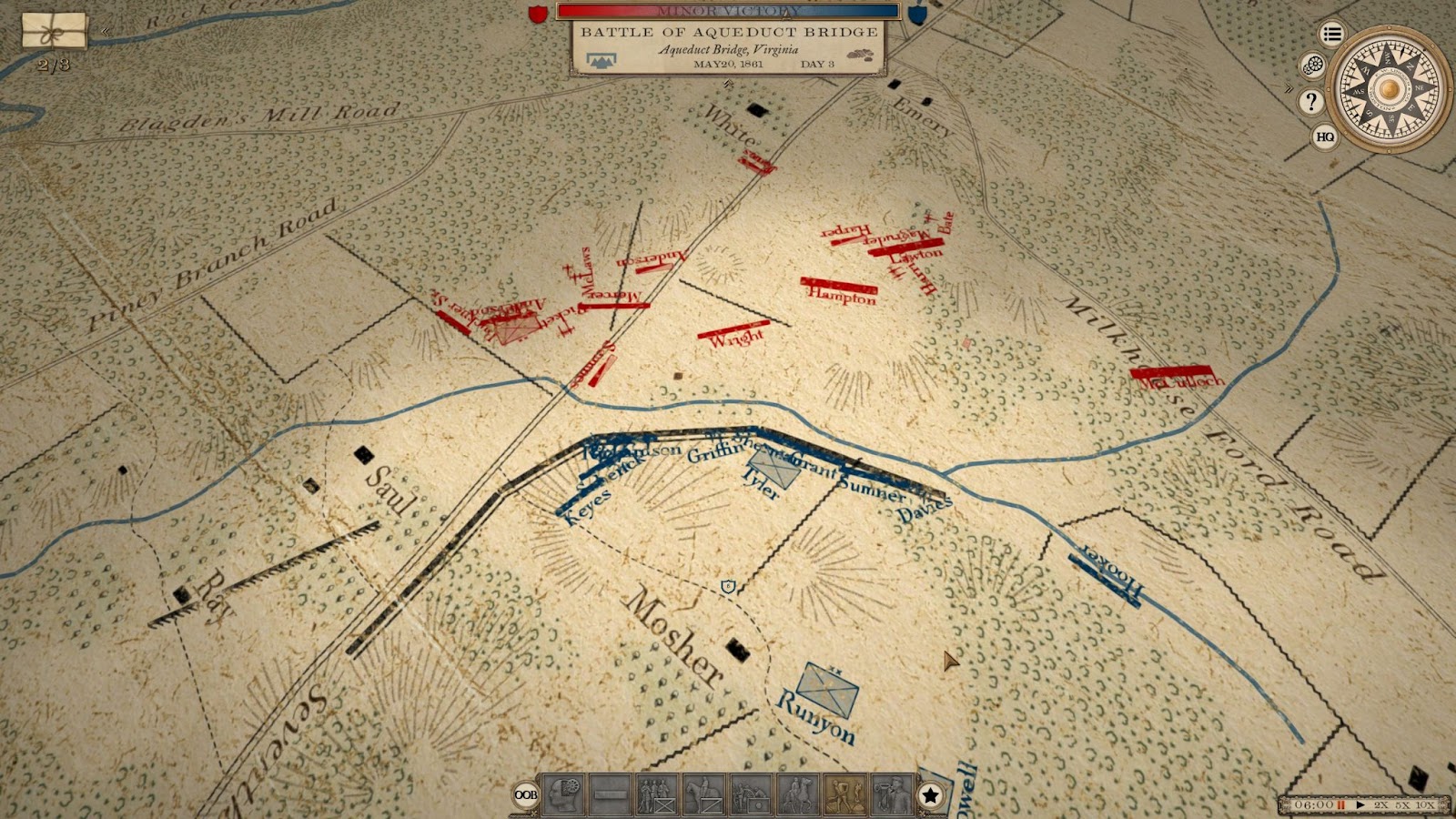Open the list menu button
Screen dimensions: 1456x819
click(x=1332, y=35)
